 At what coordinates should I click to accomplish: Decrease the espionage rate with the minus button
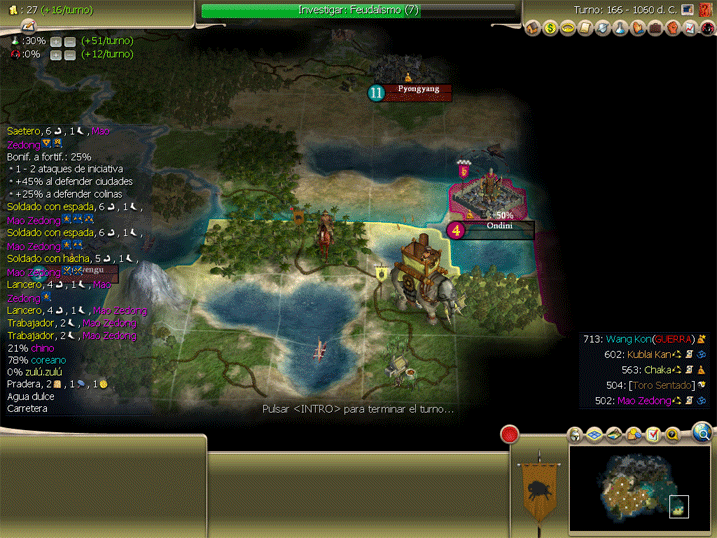click(x=70, y=54)
